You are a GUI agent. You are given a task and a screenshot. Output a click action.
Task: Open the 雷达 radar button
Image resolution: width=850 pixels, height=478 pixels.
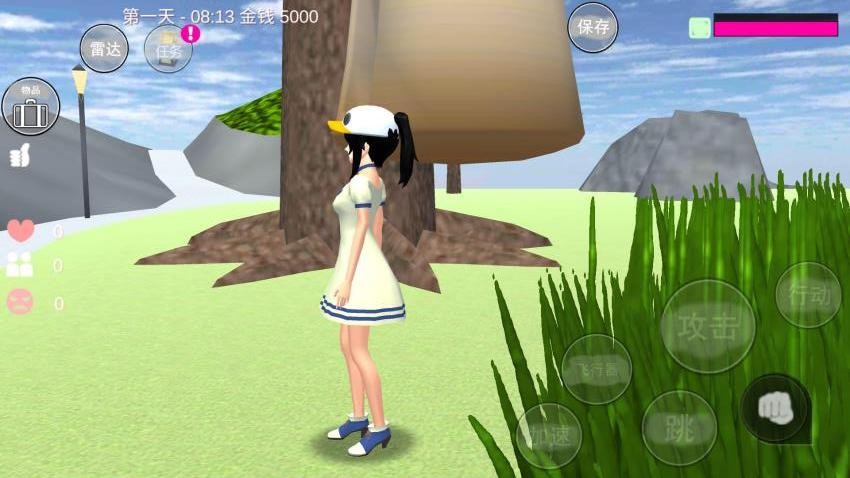(x=104, y=48)
